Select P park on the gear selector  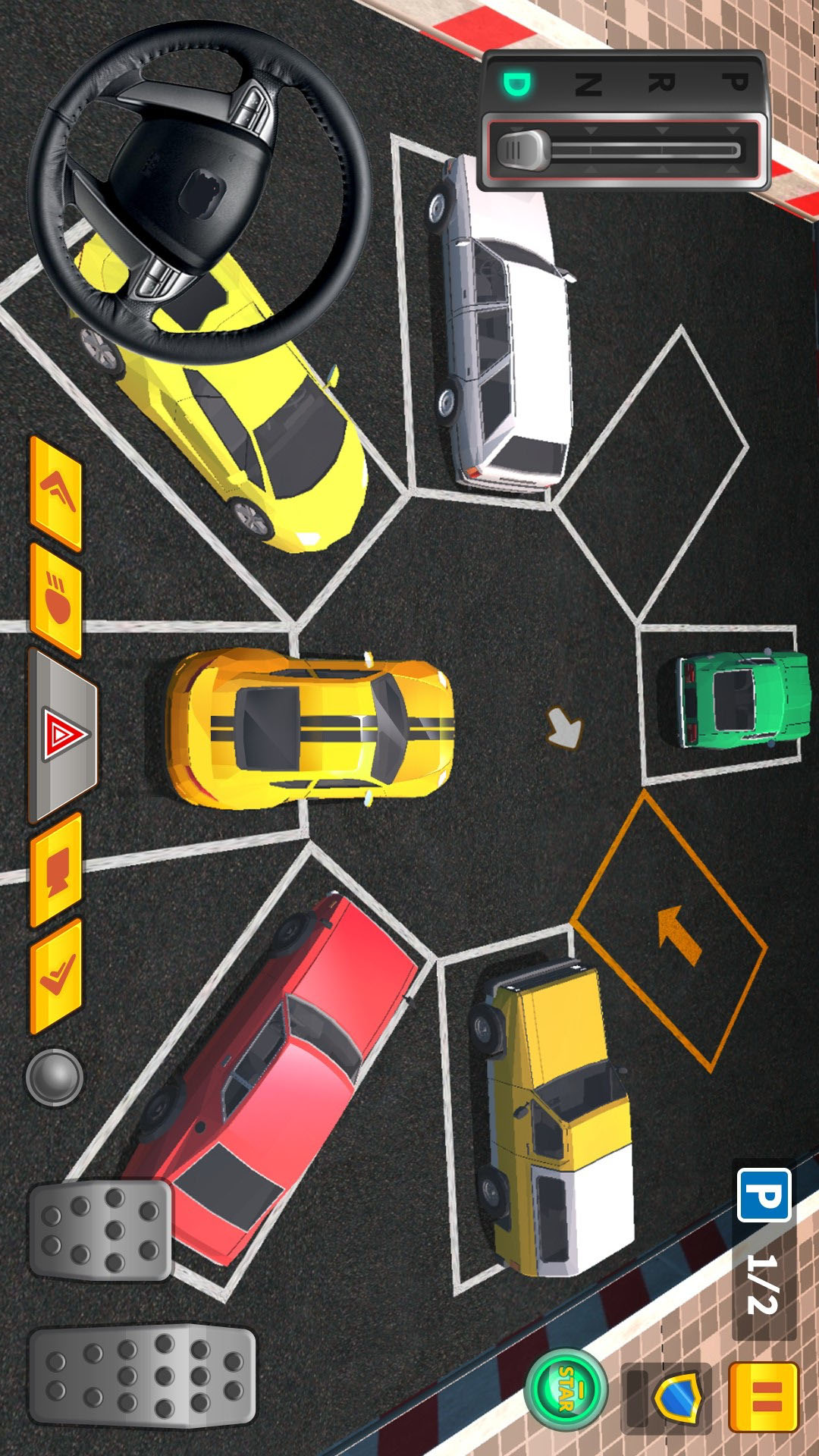click(x=734, y=82)
